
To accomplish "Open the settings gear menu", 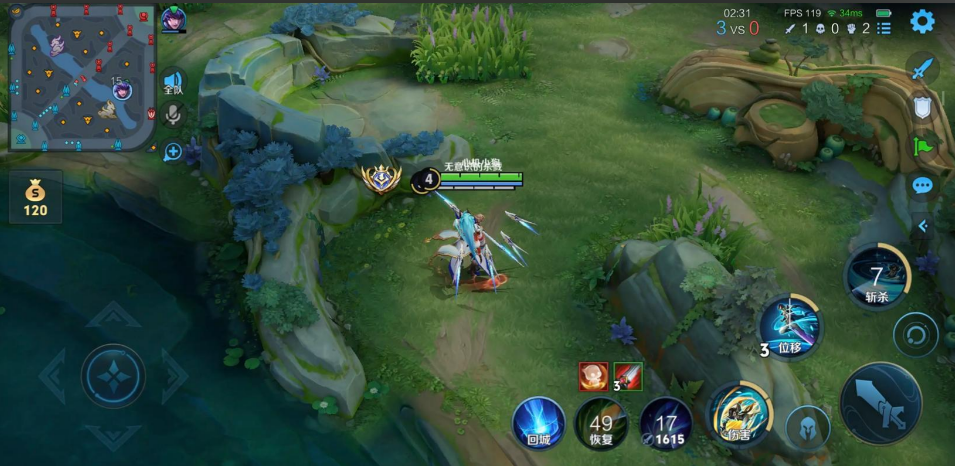I will pos(921,21).
